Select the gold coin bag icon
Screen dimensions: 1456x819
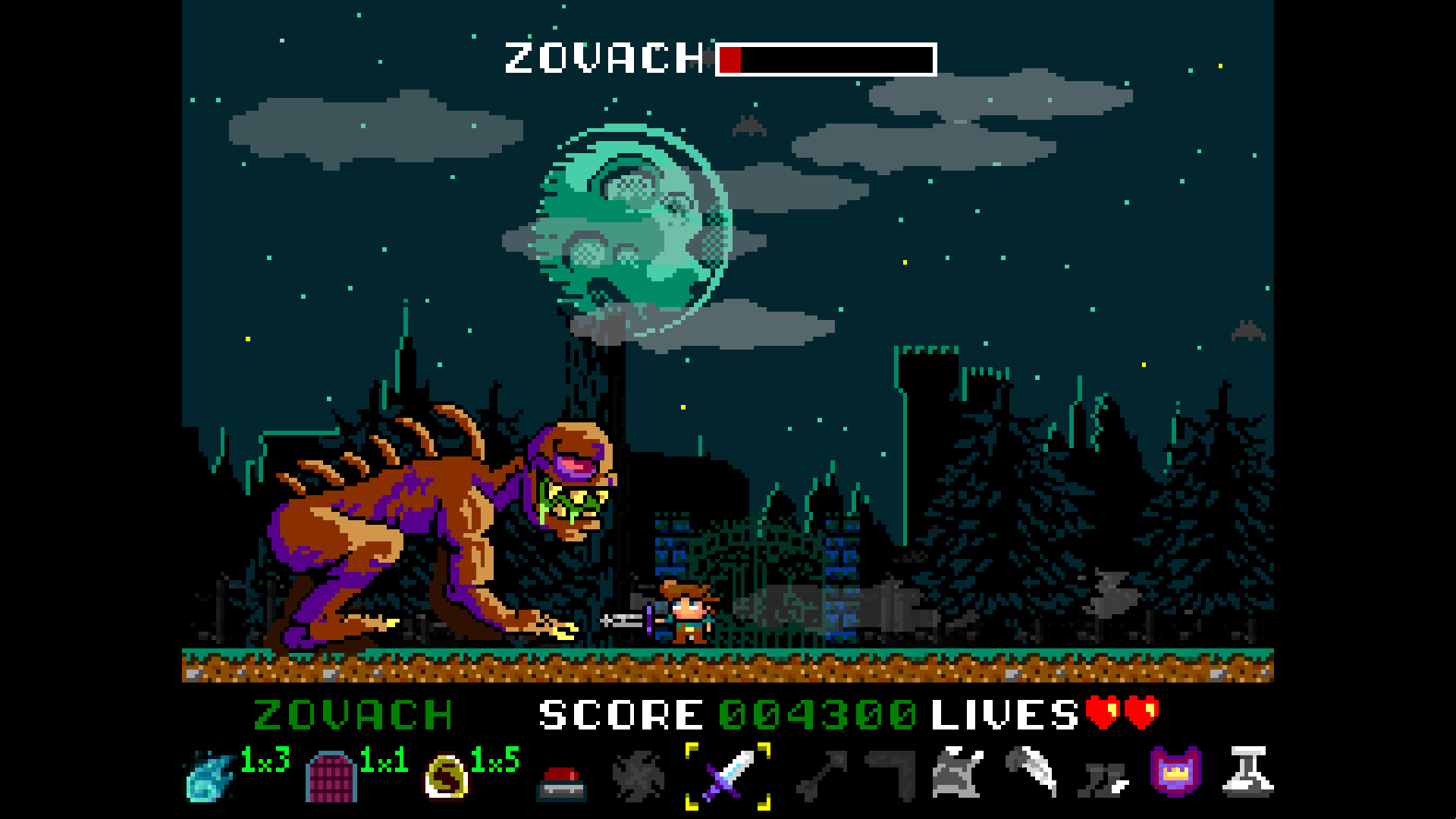pos(446,777)
